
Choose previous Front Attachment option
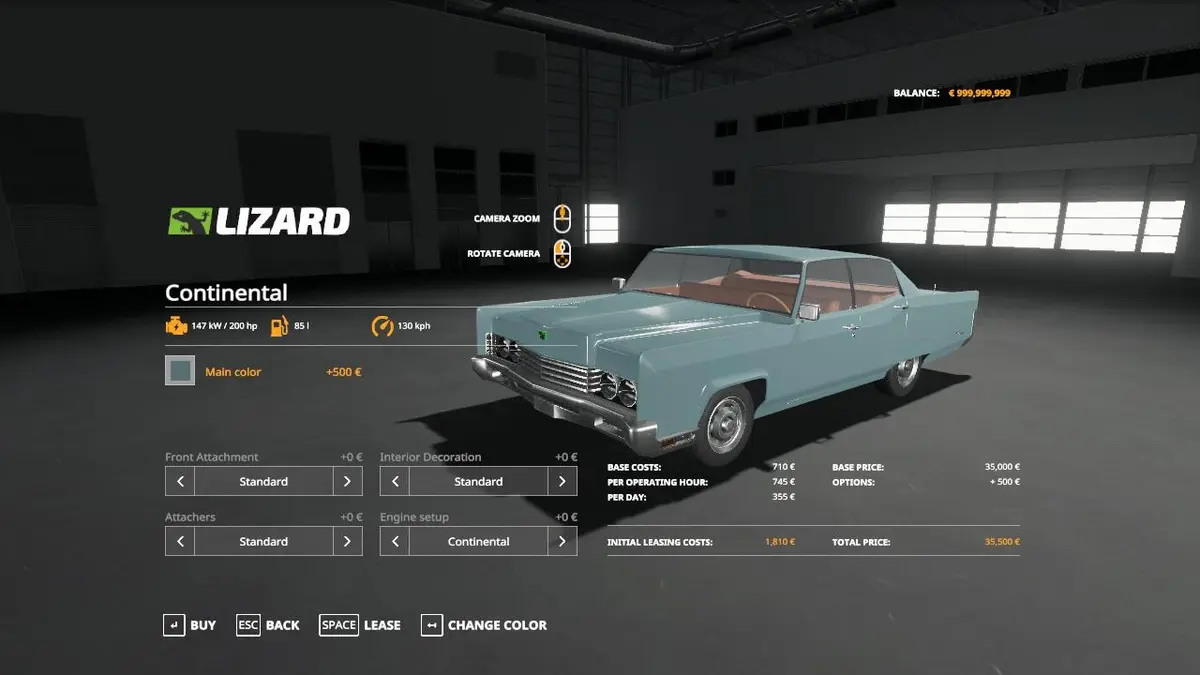pyautogui.click(x=180, y=481)
